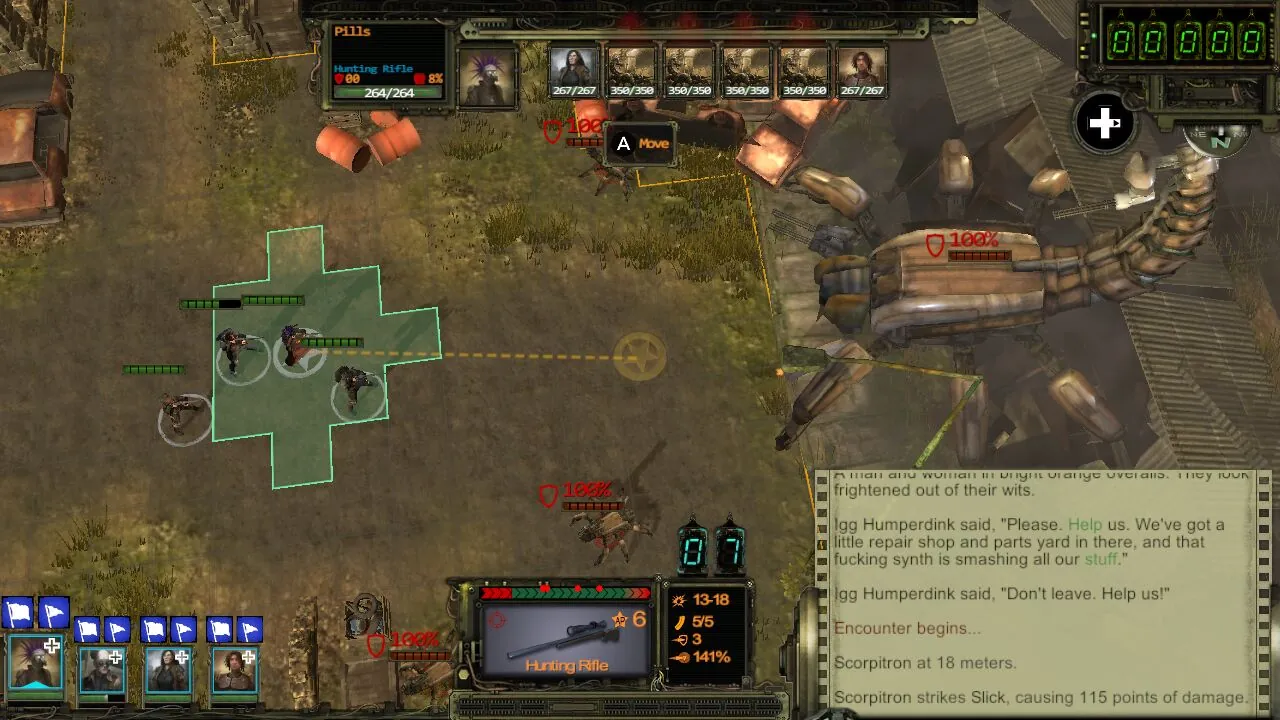The image size is (1280, 720).
Task: Click the compass in the top-right corner
Action: pyautogui.click(x=1218, y=140)
